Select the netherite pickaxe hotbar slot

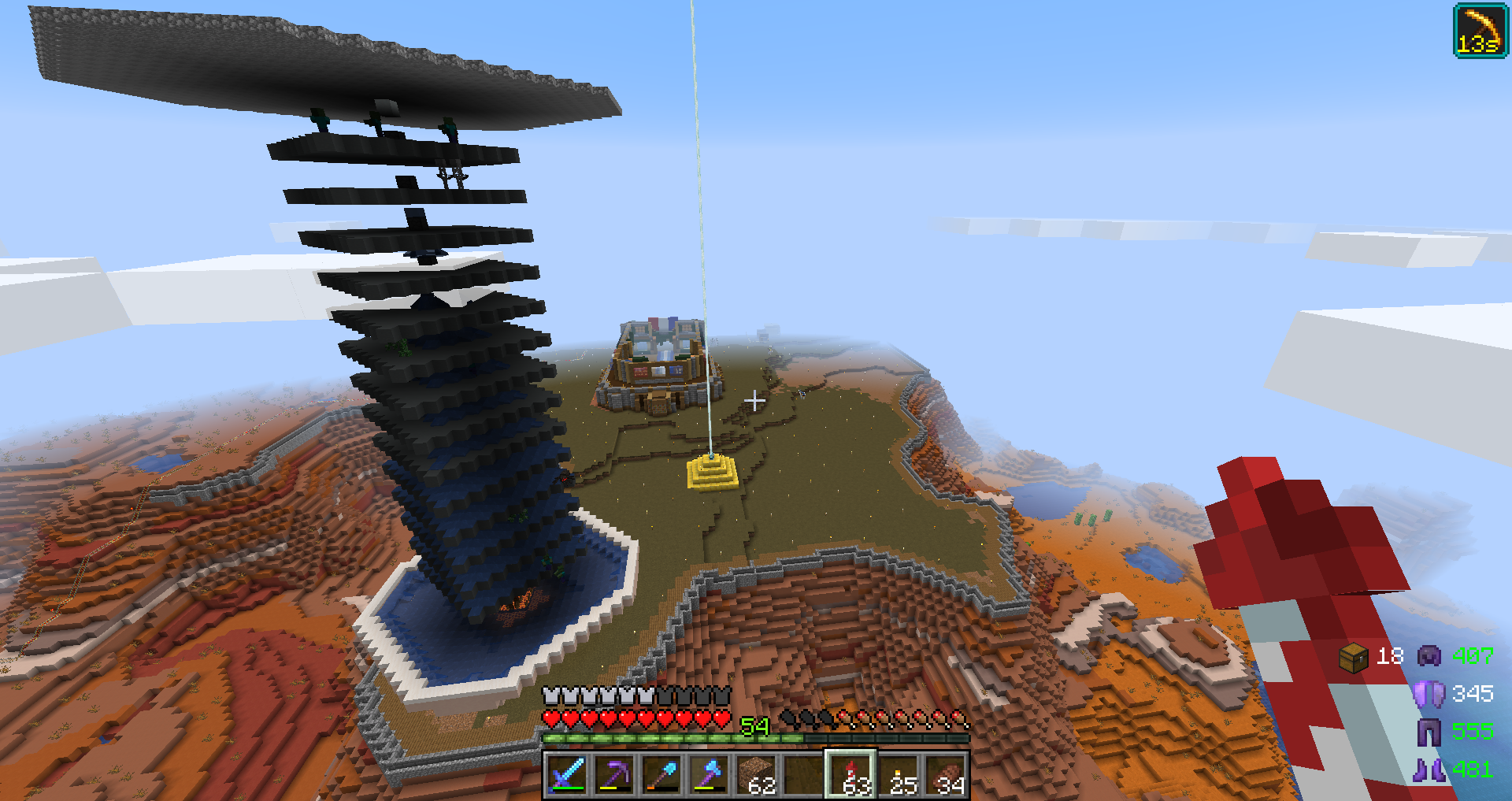pyautogui.click(x=614, y=774)
